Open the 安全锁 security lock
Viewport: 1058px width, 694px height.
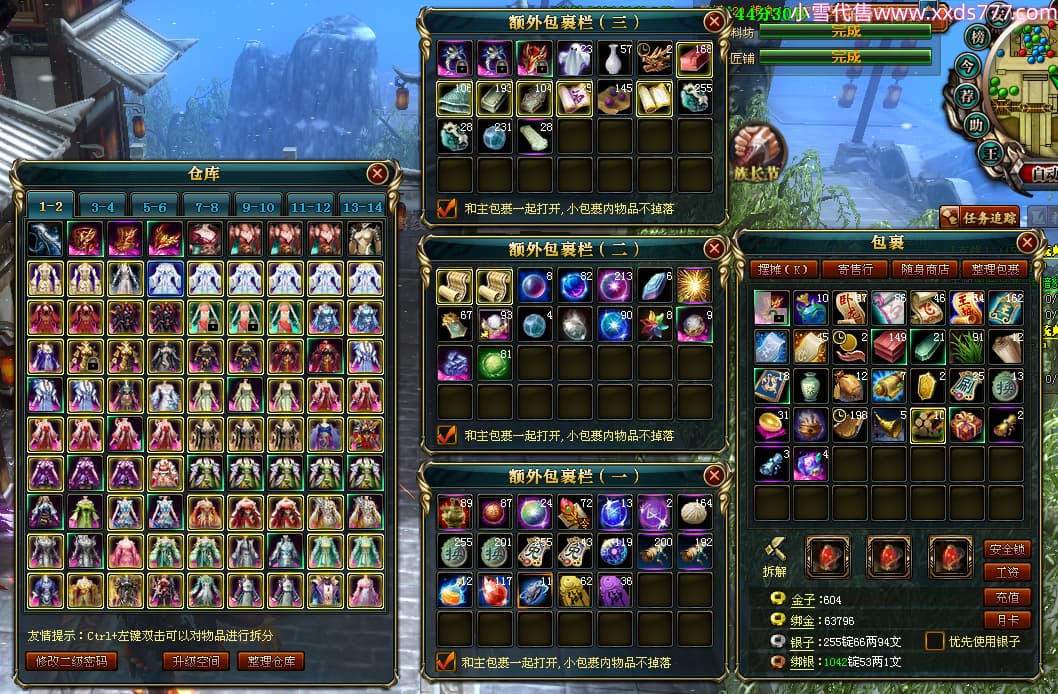[x=1007, y=549]
